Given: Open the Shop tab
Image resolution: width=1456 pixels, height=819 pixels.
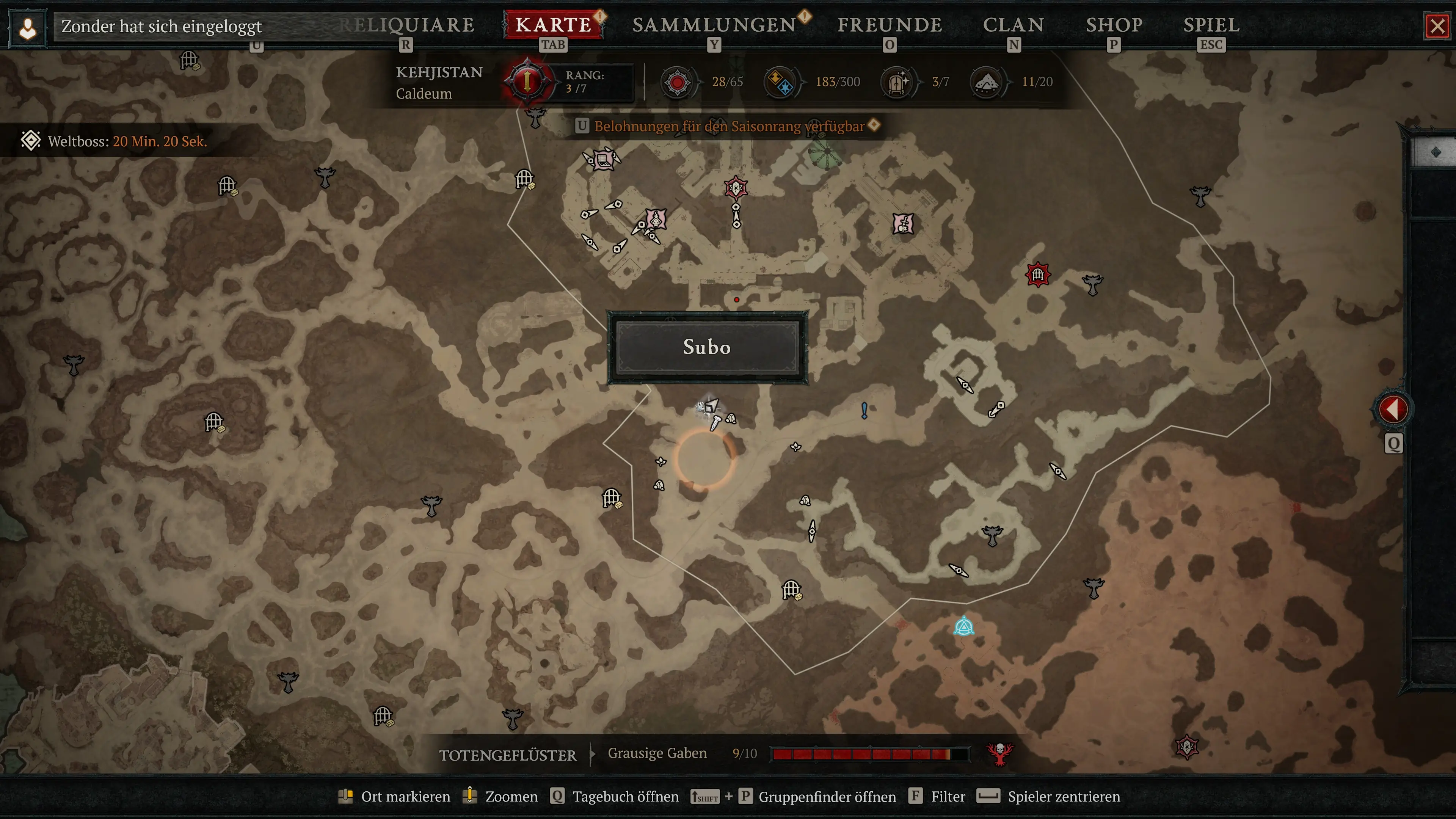Looking at the screenshot, I should pyautogui.click(x=1114, y=25).
